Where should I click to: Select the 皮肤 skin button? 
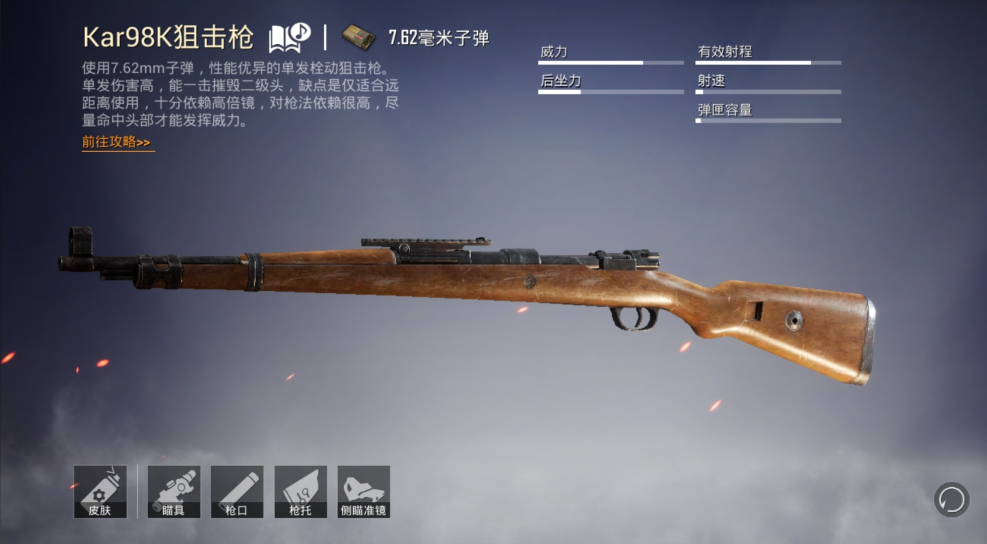point(100,492)
